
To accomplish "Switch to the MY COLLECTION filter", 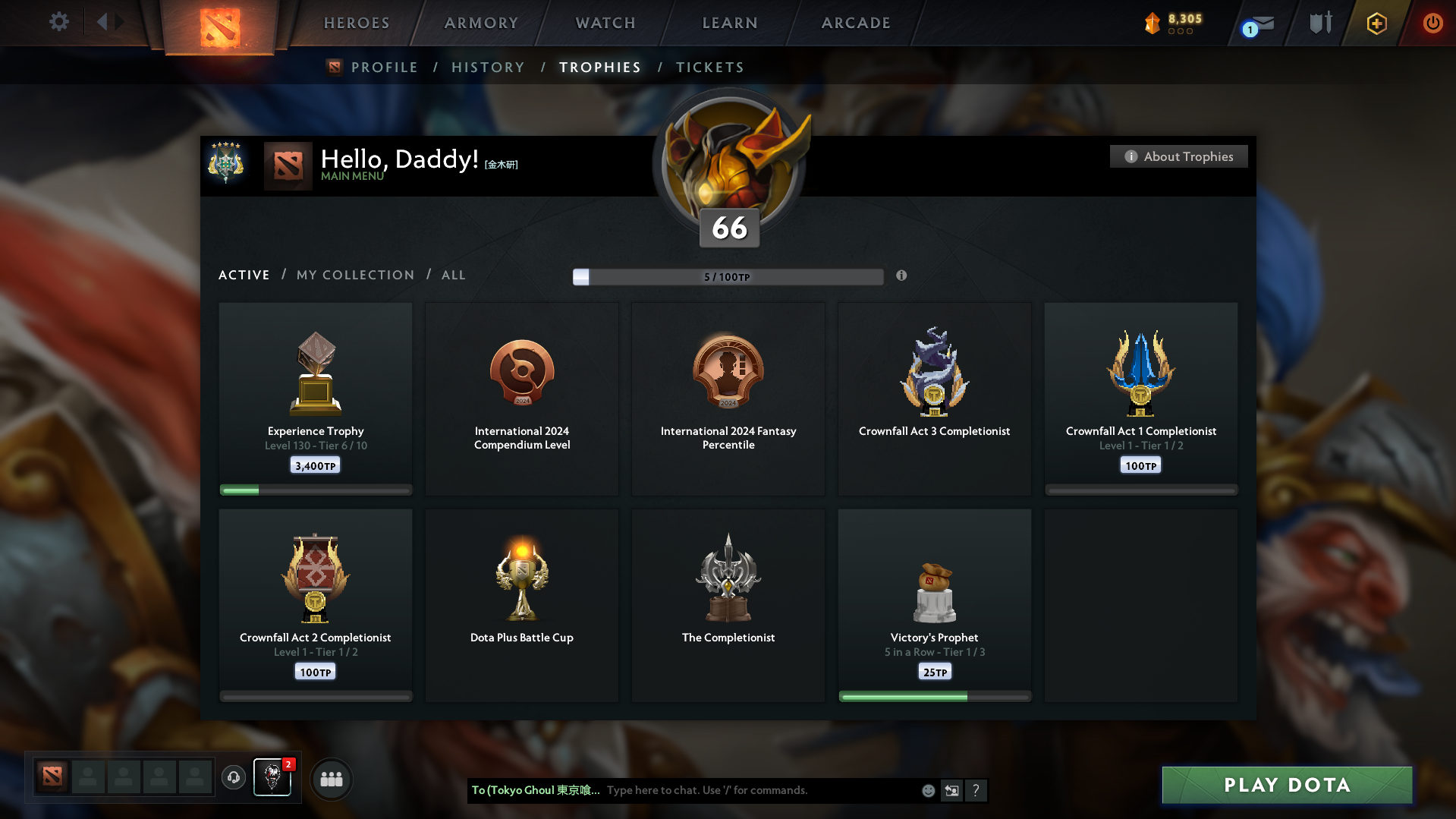I will pos(354,275).
